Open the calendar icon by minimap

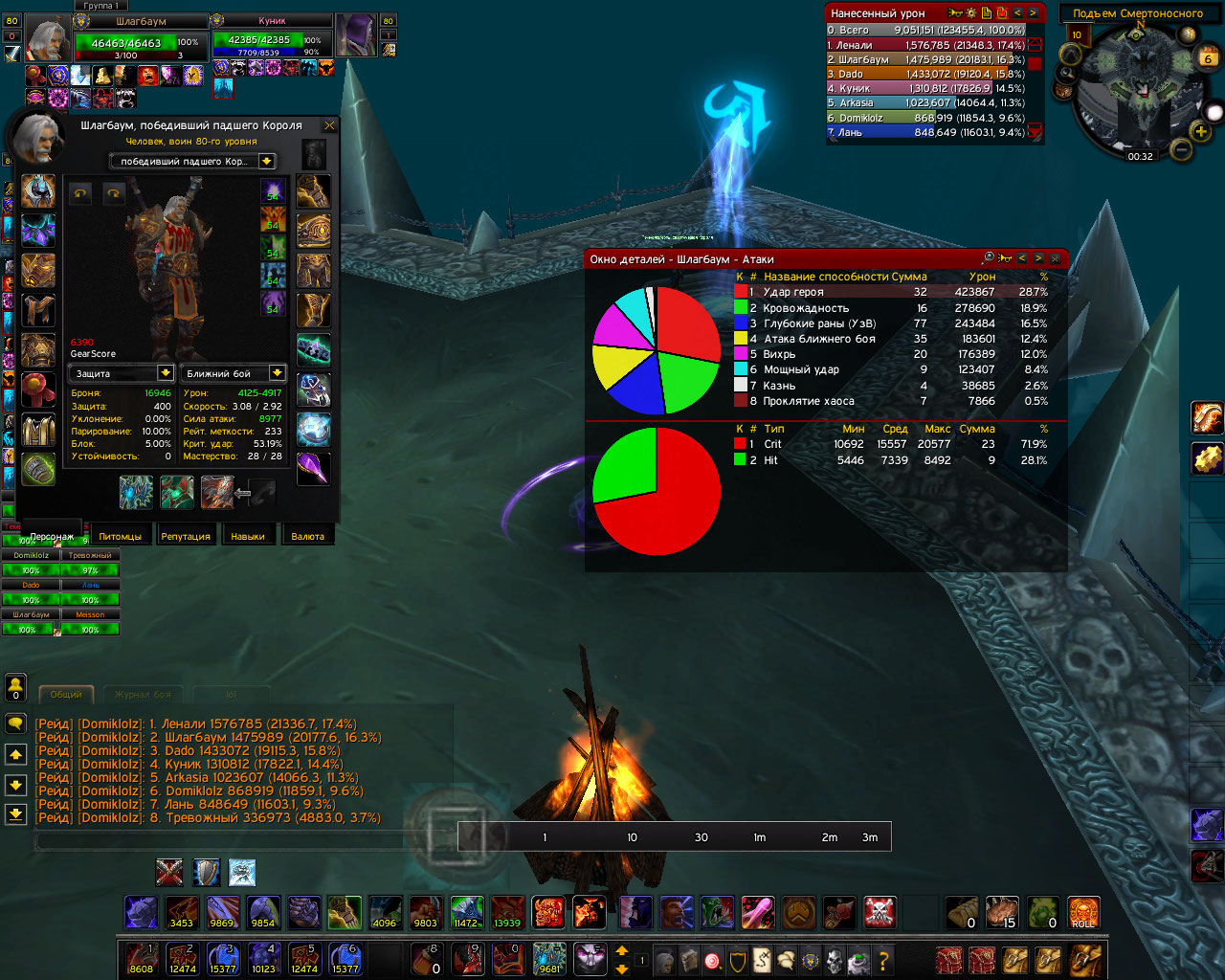(1208, 57)
